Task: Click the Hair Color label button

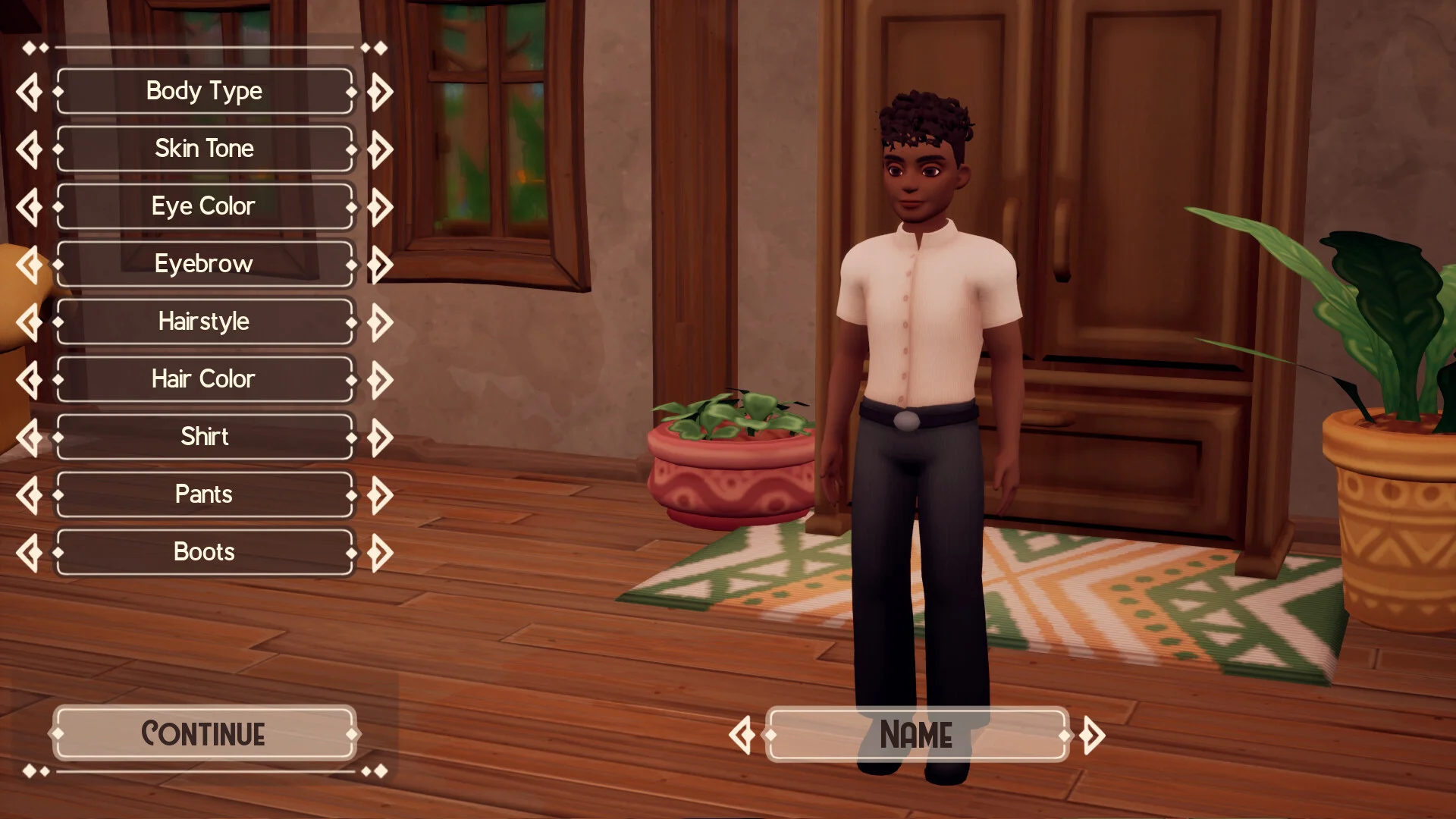Action: click(204, 379)
